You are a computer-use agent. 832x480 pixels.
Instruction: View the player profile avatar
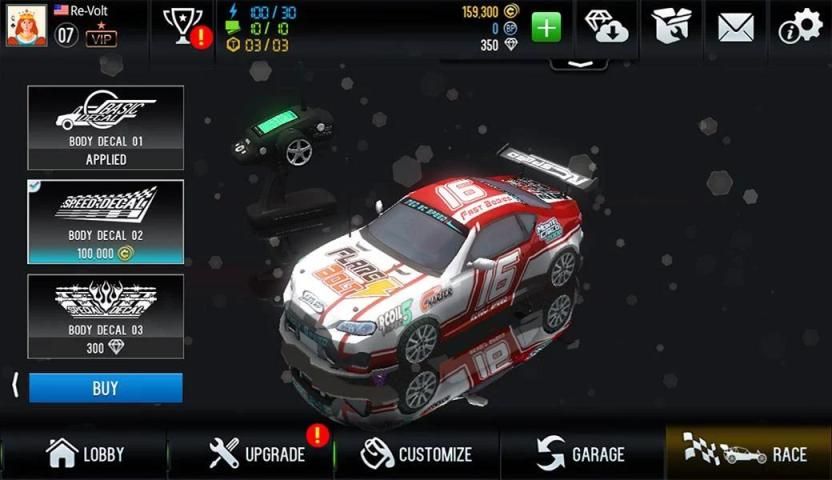24,25
